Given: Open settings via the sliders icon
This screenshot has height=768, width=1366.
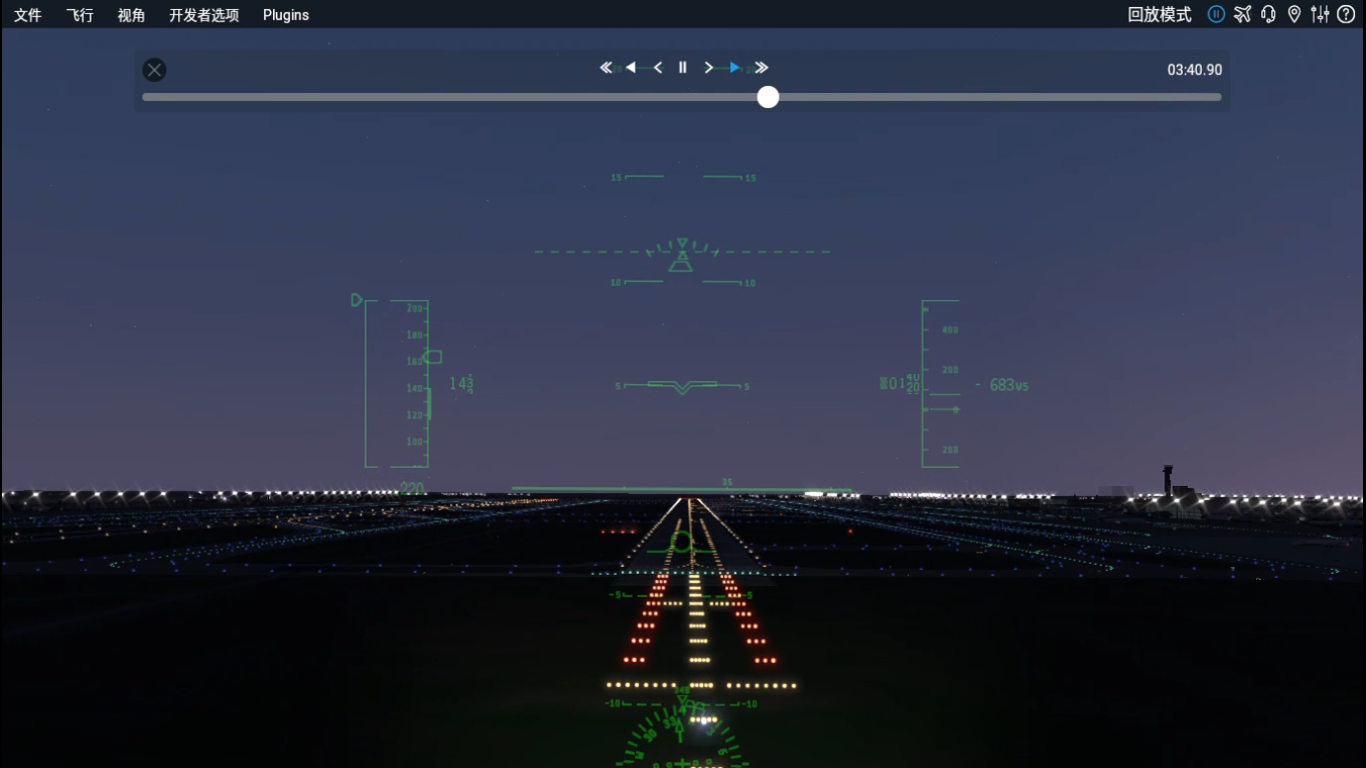Looking at the screenshot, I should [1320, 14].
